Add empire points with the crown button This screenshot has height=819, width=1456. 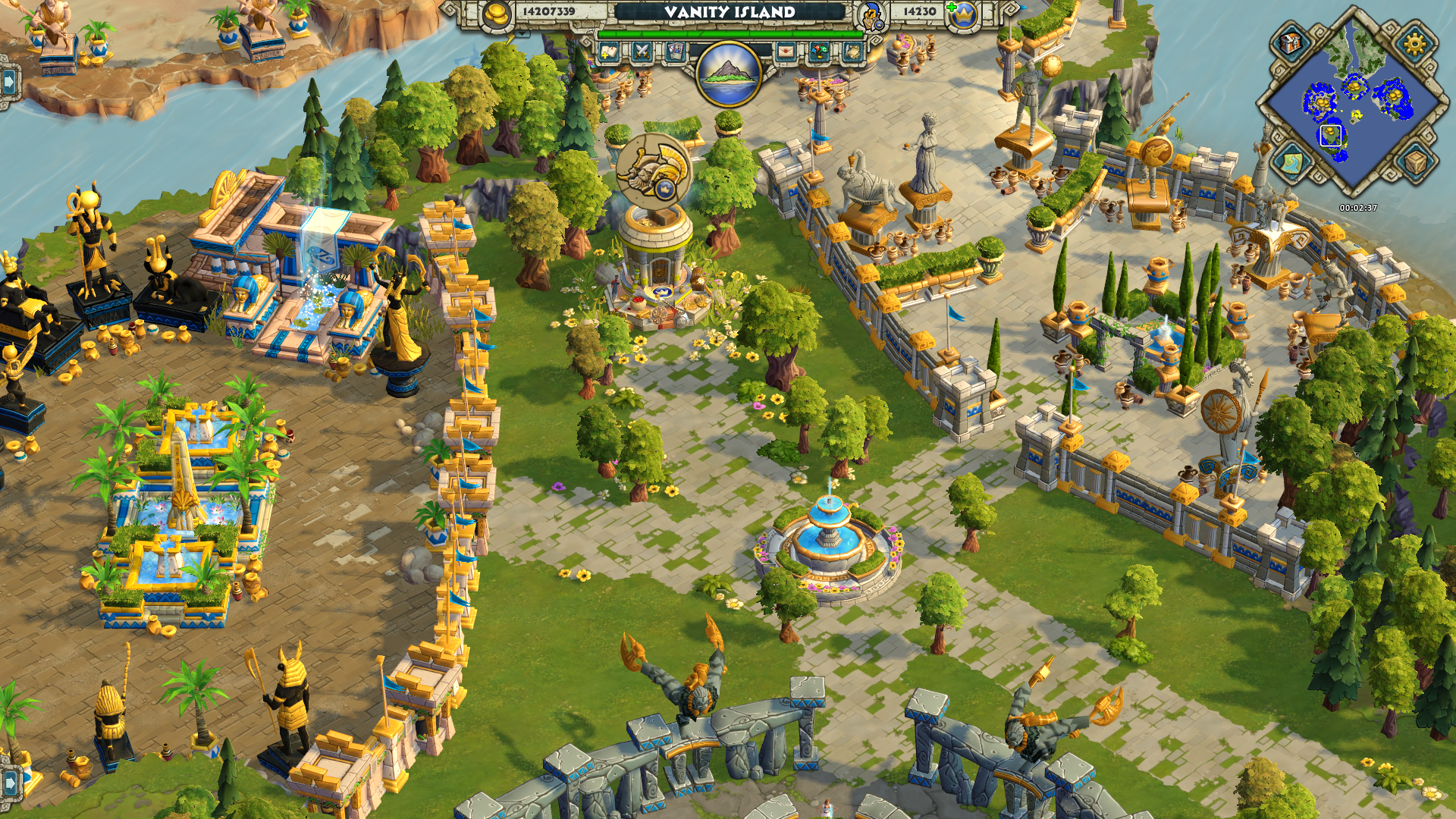tap(965, 14)
